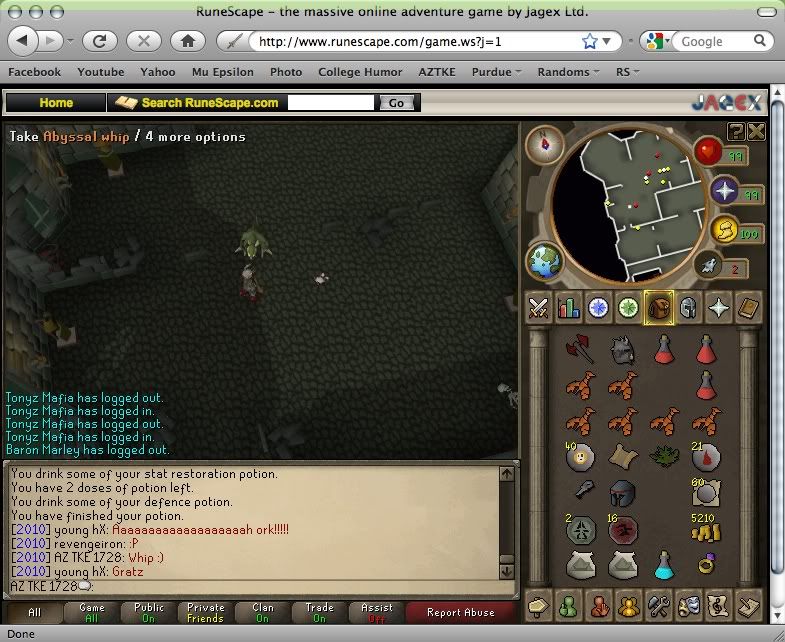
Task: Click the browser's reload button
Action: pyautogui.click(x=100, y=41)
